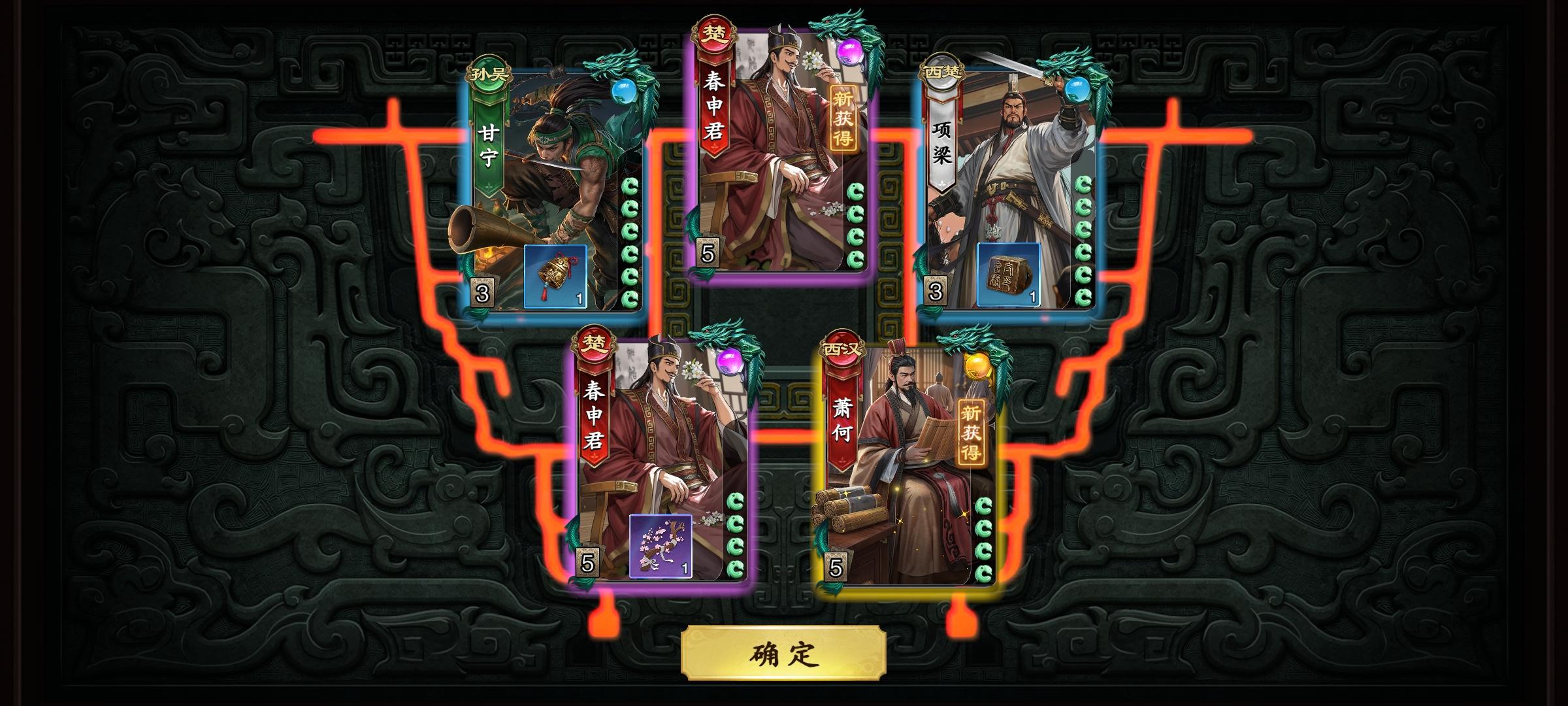Screen dimensions: 1568x706
Task: Toggle the 新获得 badge on top Chunshenjun card
Action: click(843, 118)
